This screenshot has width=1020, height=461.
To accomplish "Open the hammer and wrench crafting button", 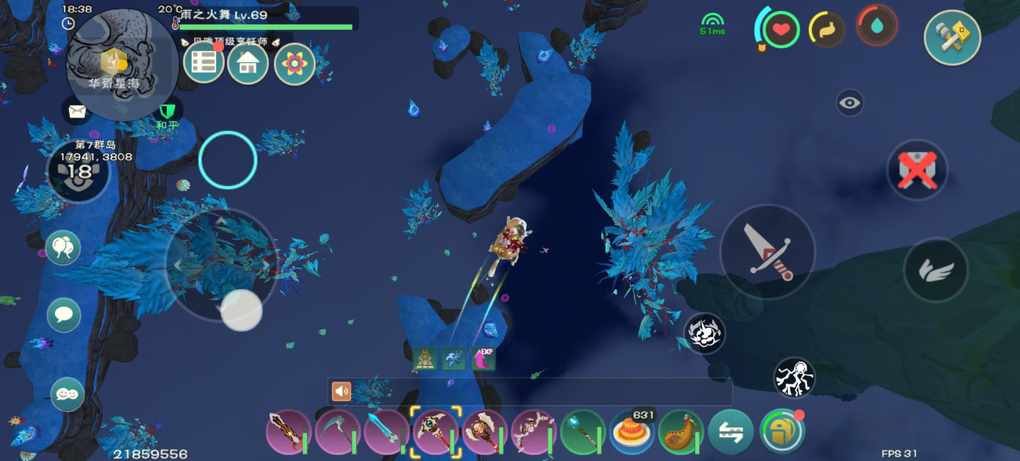I will click(x=951, y=38).
